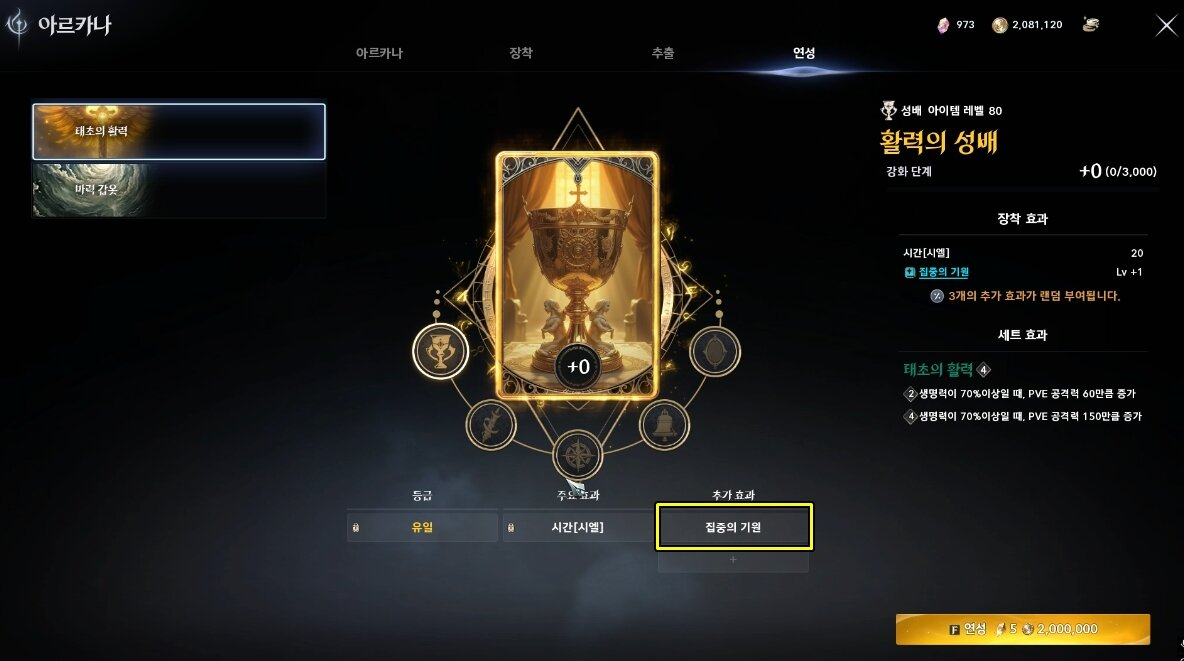Select the 바람 갑옷 set entry
This screenshot has width=1184, height=661.
pyautogui.click(x=179, y=190)
